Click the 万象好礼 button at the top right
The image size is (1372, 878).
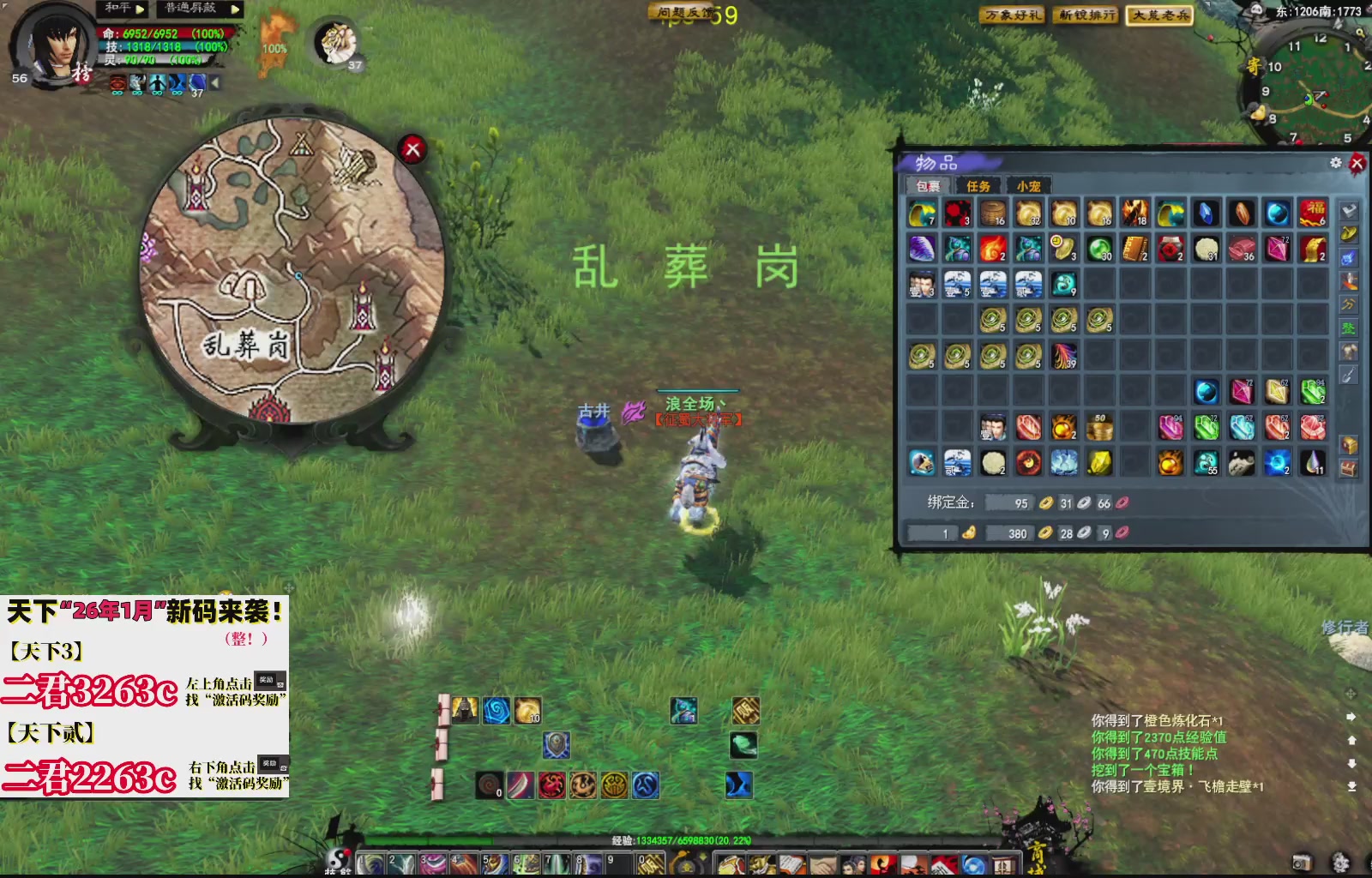click(x=1012, y=15)
